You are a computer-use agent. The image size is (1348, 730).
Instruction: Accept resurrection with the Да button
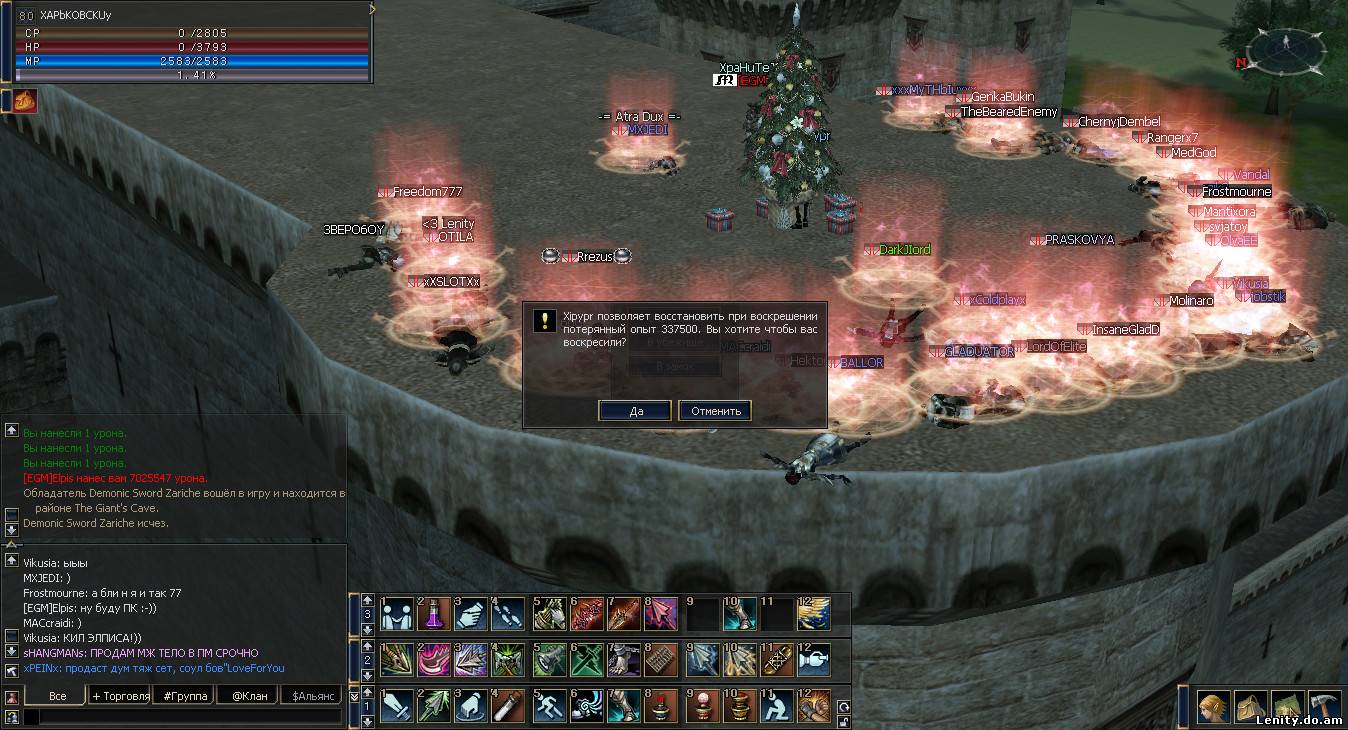click(x=635, y=411)
